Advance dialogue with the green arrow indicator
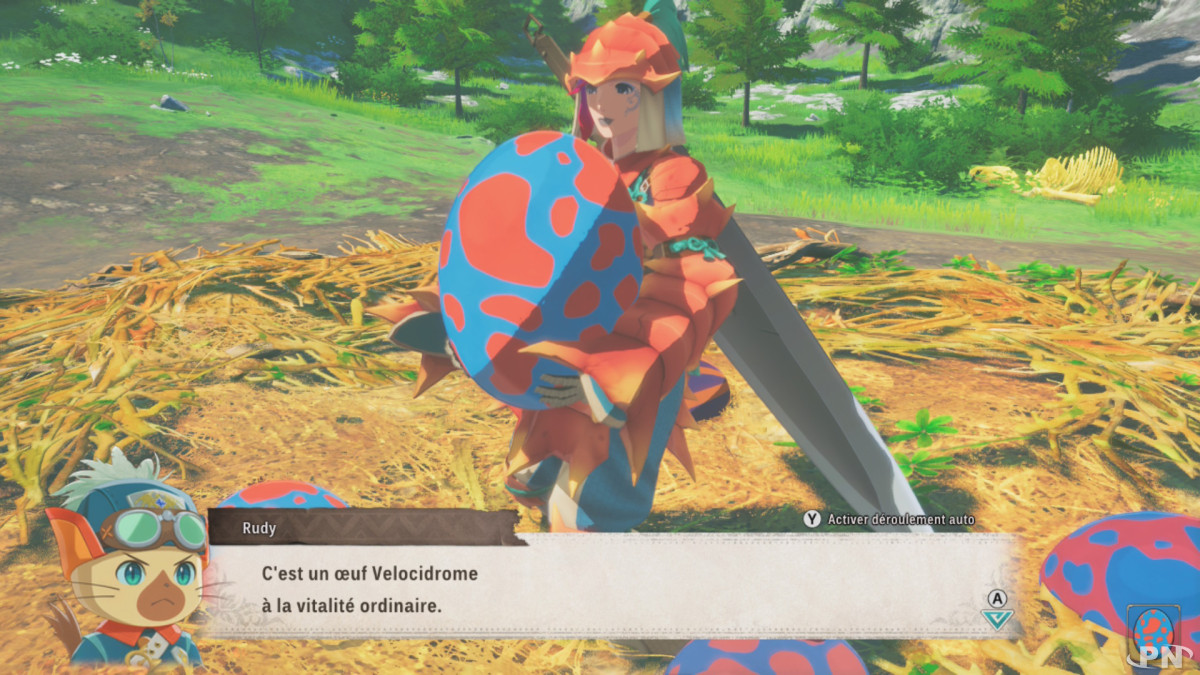 click(x=996, y=618)
